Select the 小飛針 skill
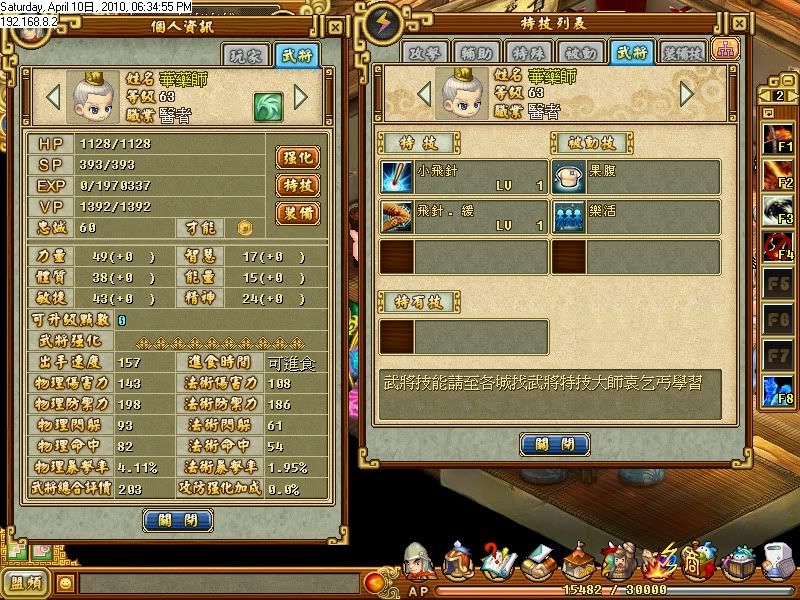The image size is (800, 600). pos(464,177)
